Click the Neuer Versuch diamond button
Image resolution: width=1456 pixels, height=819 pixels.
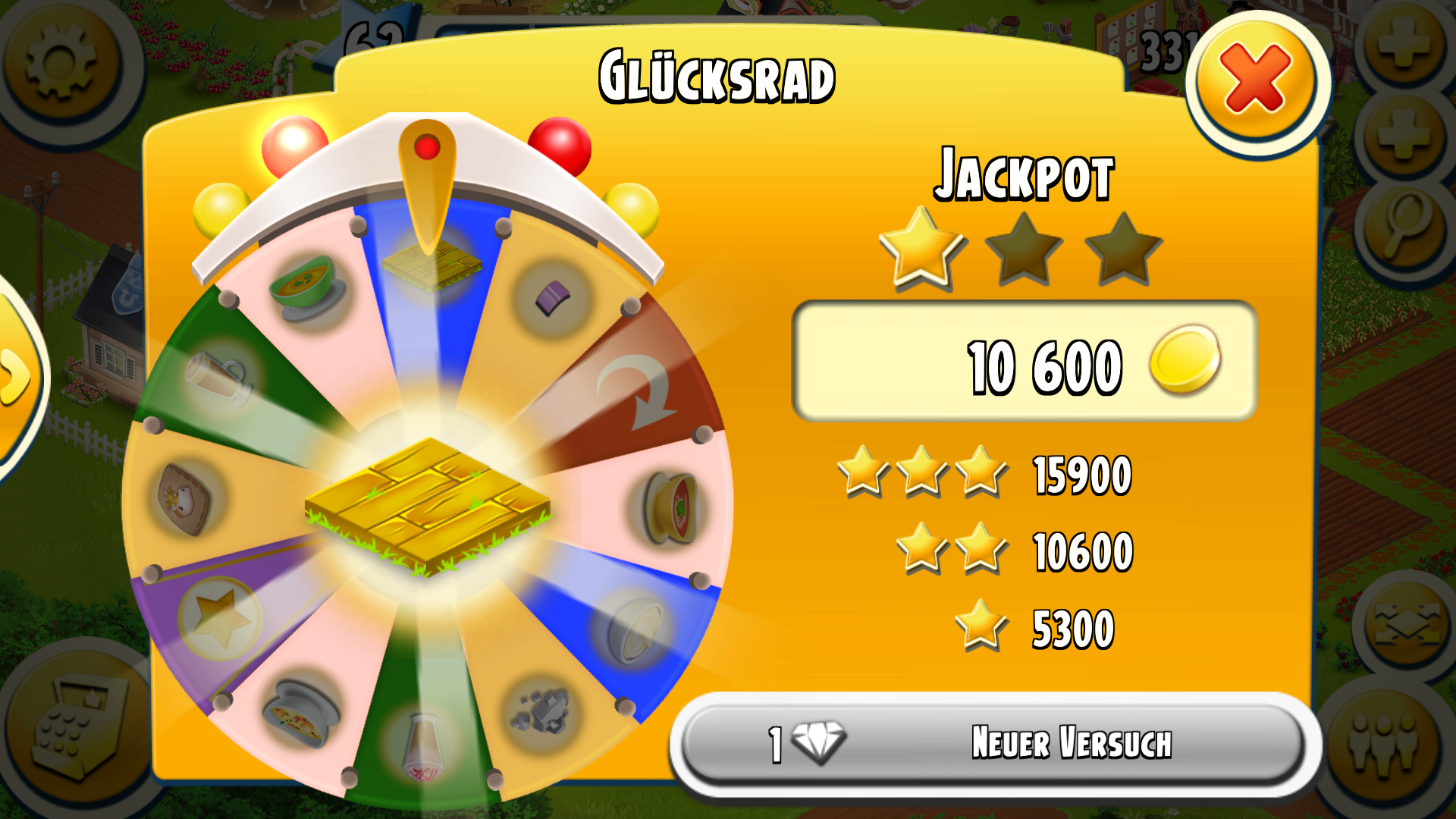[993, 743]
